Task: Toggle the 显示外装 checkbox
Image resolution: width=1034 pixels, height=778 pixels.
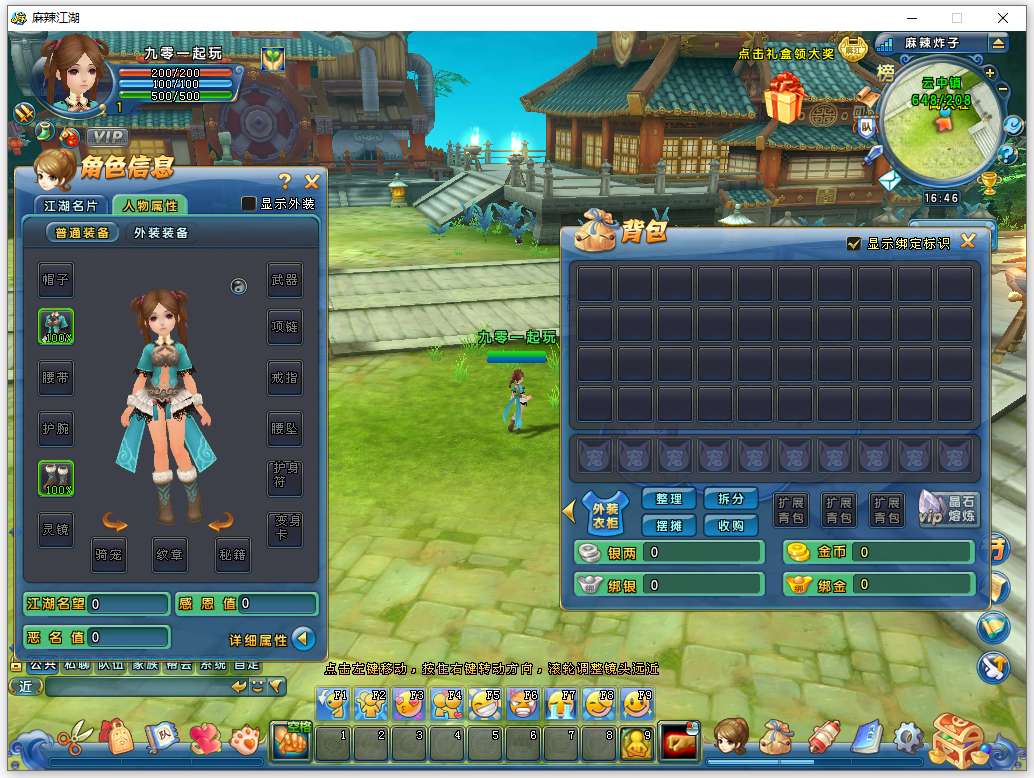Action: [x=250, y=204]
